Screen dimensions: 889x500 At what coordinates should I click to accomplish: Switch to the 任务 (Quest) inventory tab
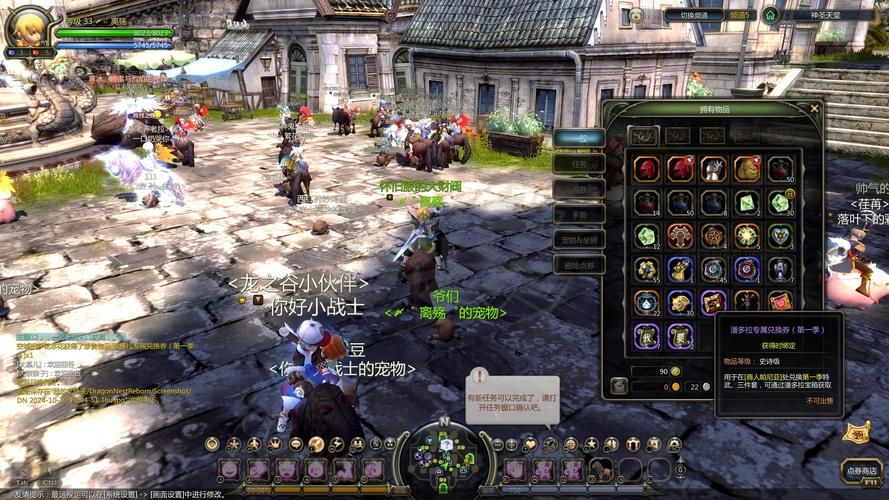(x=579, y=163)
